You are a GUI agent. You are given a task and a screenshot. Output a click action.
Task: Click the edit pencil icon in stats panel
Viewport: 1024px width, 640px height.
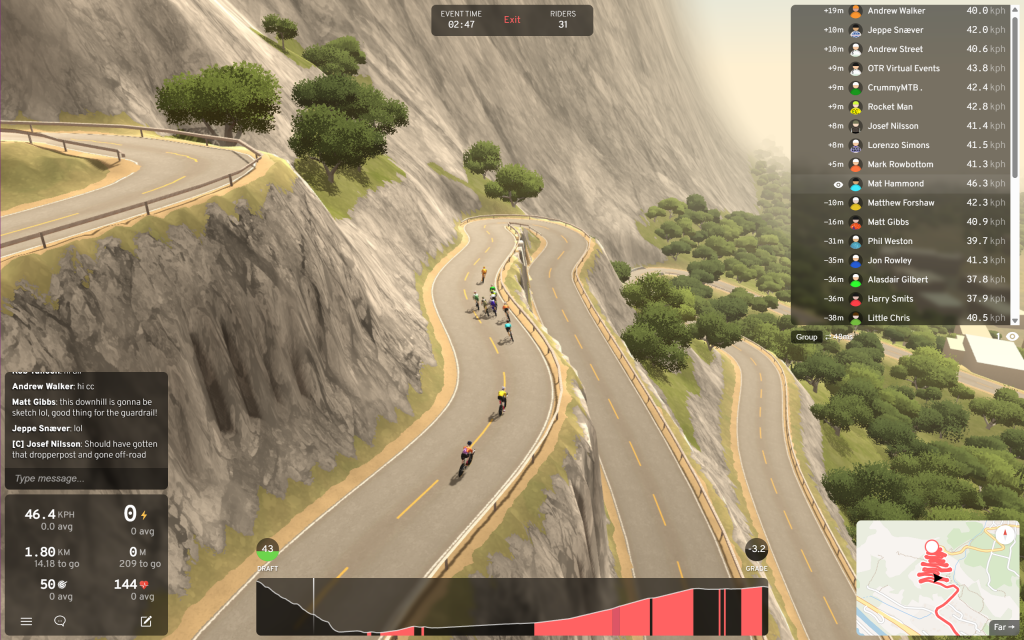click(146, 621)
